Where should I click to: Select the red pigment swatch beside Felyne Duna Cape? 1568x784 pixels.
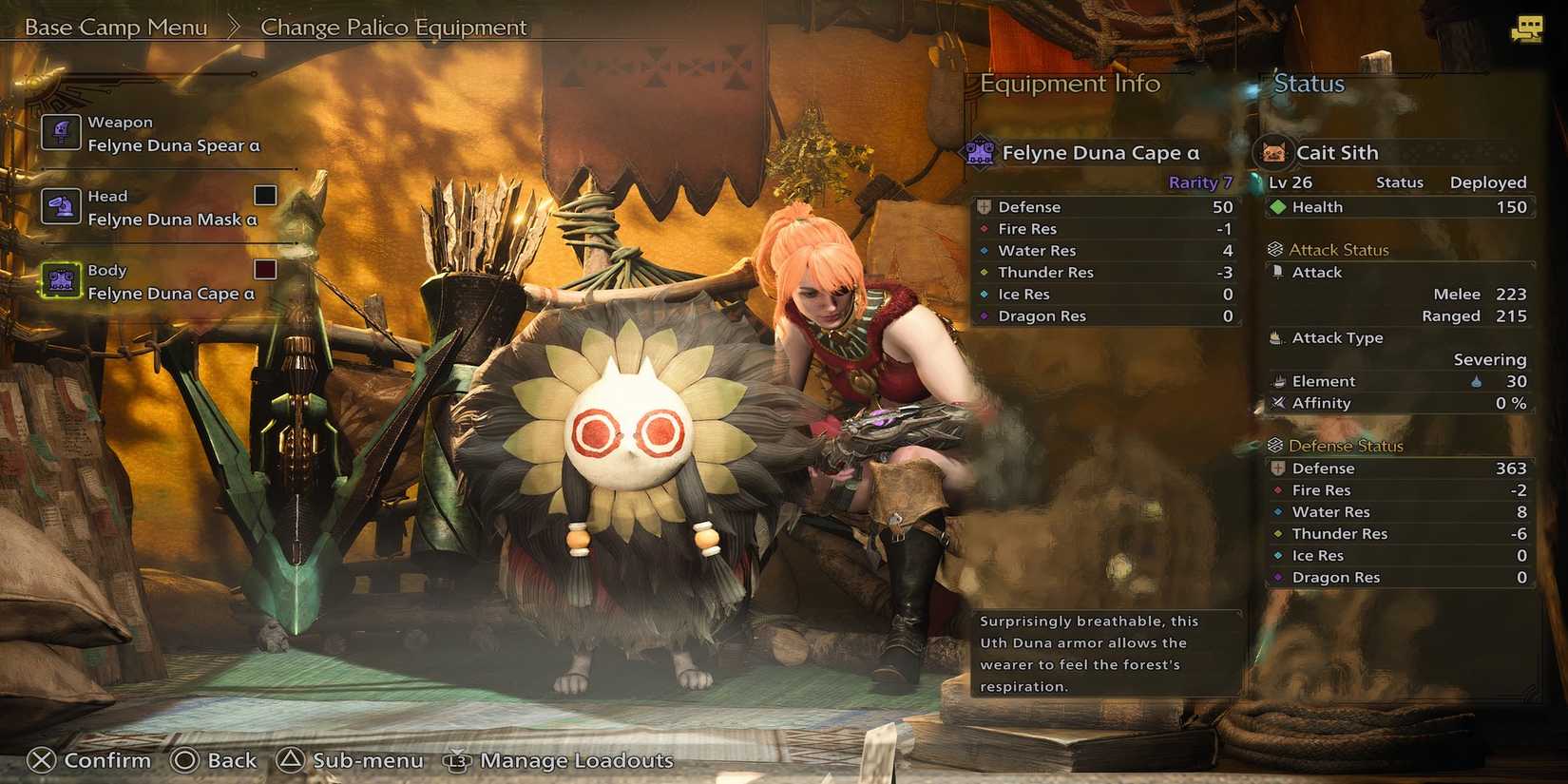tap(264, 269)
